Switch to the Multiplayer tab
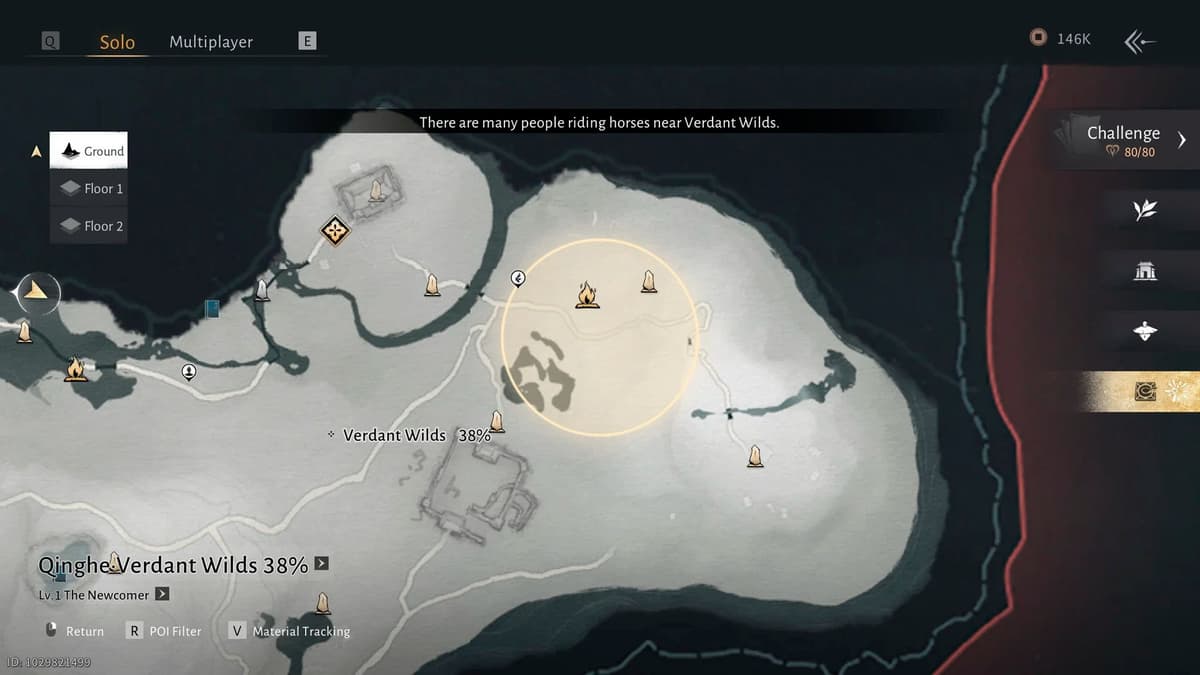This screenshot has height=675, width=1200. click(211, 42)
